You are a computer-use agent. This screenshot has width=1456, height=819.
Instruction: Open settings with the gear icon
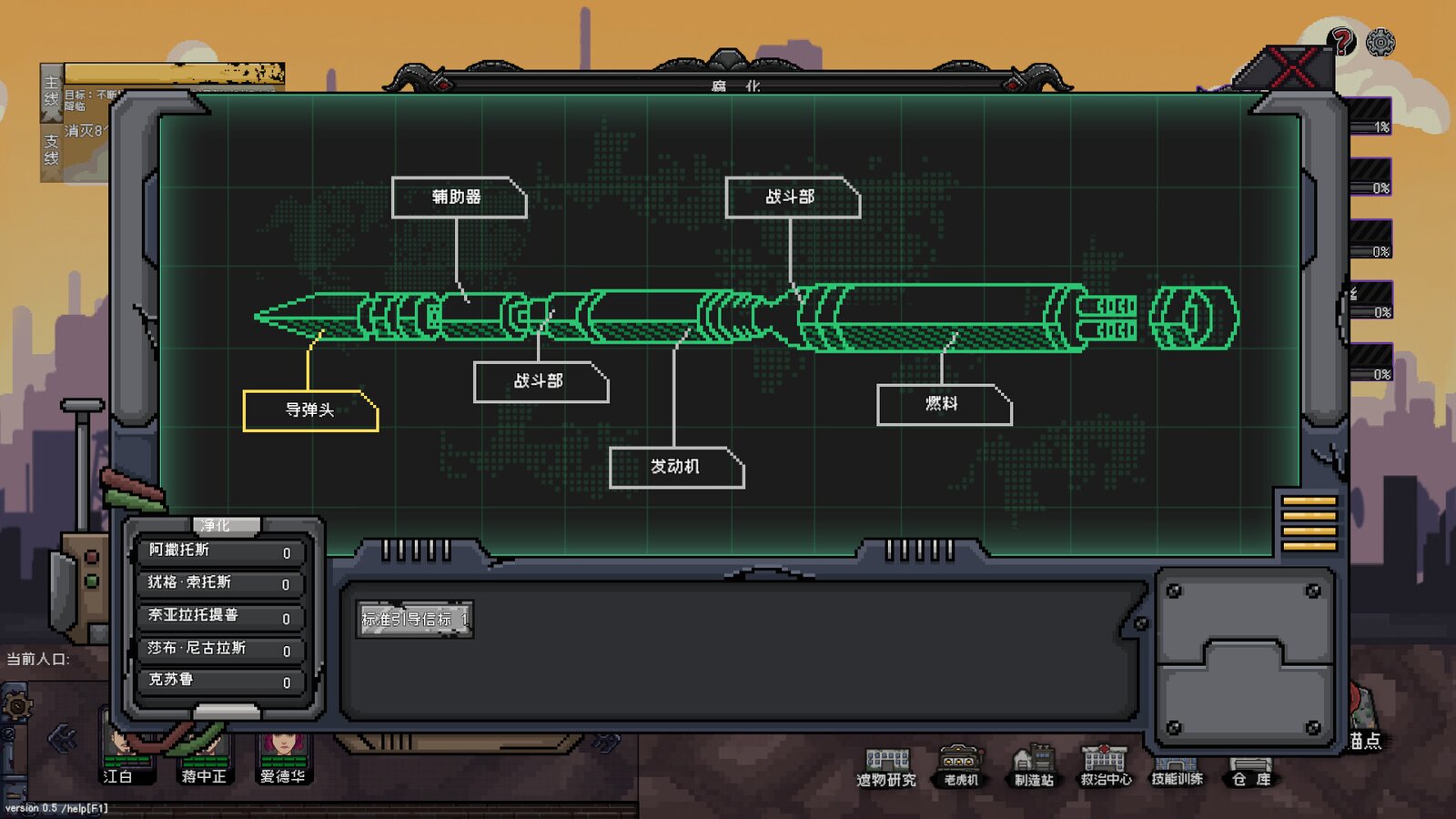(1380, 42)
